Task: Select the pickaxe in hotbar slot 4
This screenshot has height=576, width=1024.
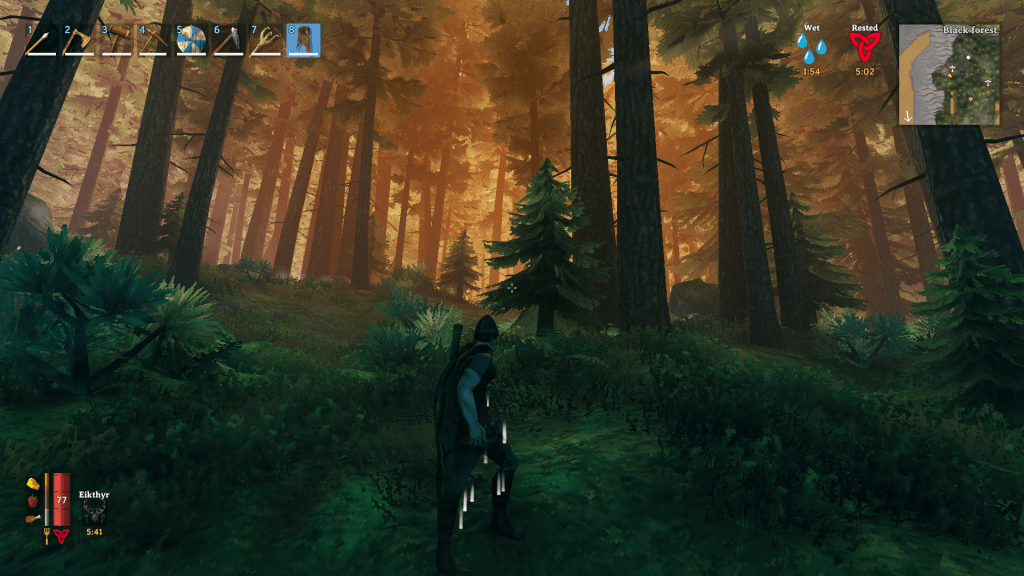Action: pos(153,40)
